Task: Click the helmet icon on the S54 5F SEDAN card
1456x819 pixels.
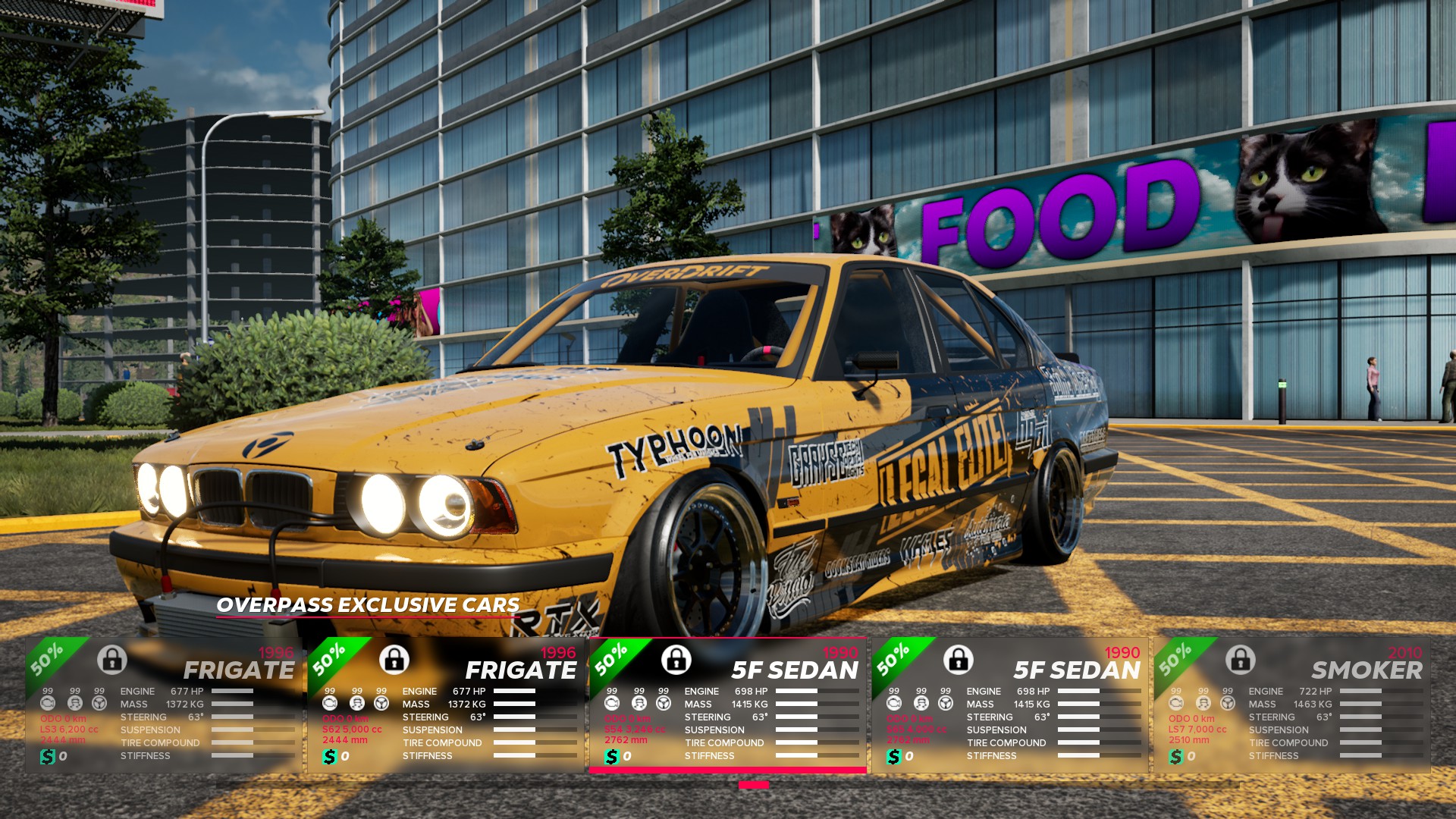Action: coord(639,702)
